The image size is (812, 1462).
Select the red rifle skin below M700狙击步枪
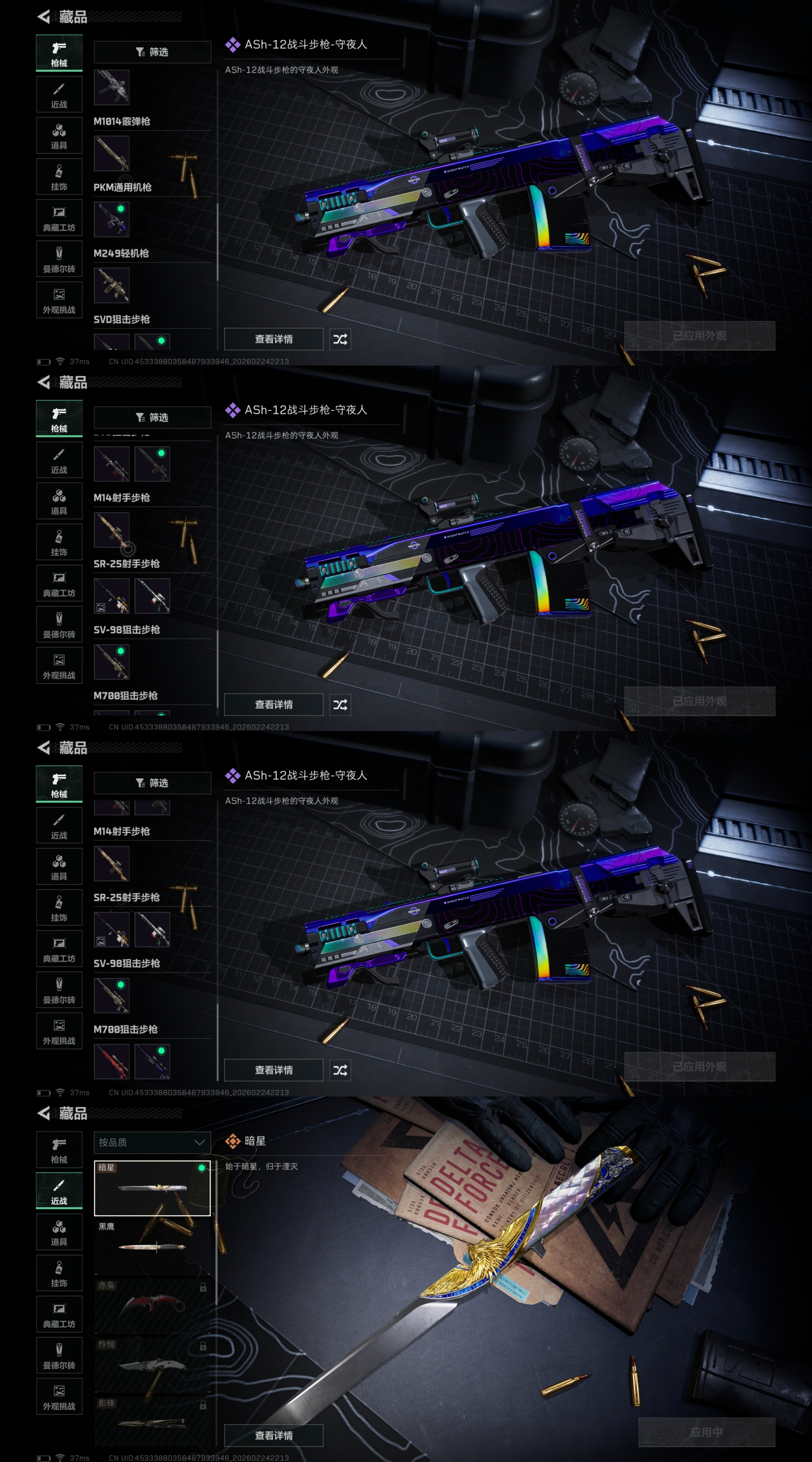pyautogui.click(x=111, y=1061)
